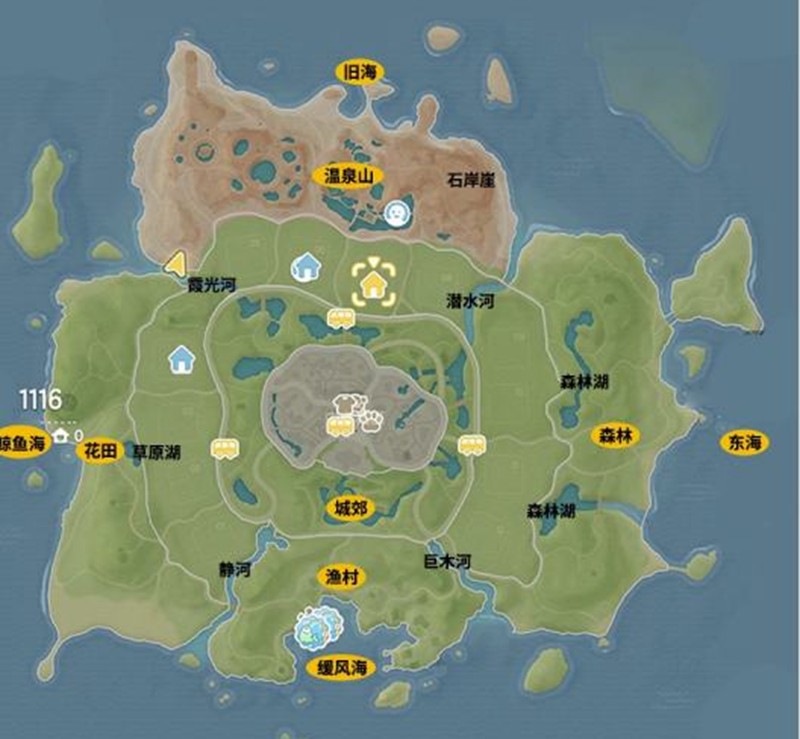800x739 pixels.
Task: Click the paw print marker in the city
Action: 374,419
